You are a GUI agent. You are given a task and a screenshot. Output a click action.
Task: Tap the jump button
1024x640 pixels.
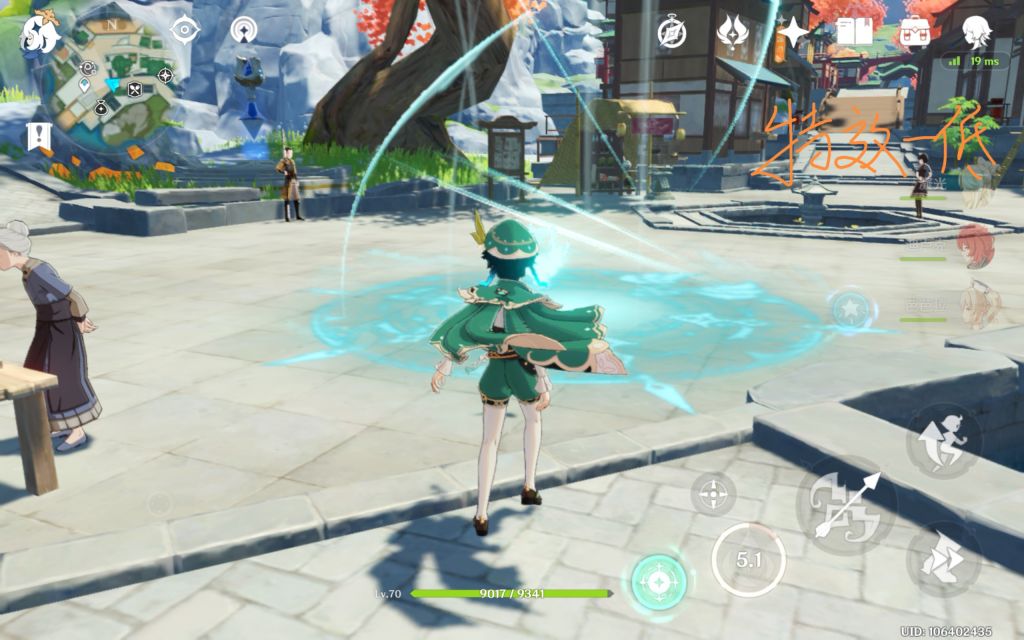(943, 442)
